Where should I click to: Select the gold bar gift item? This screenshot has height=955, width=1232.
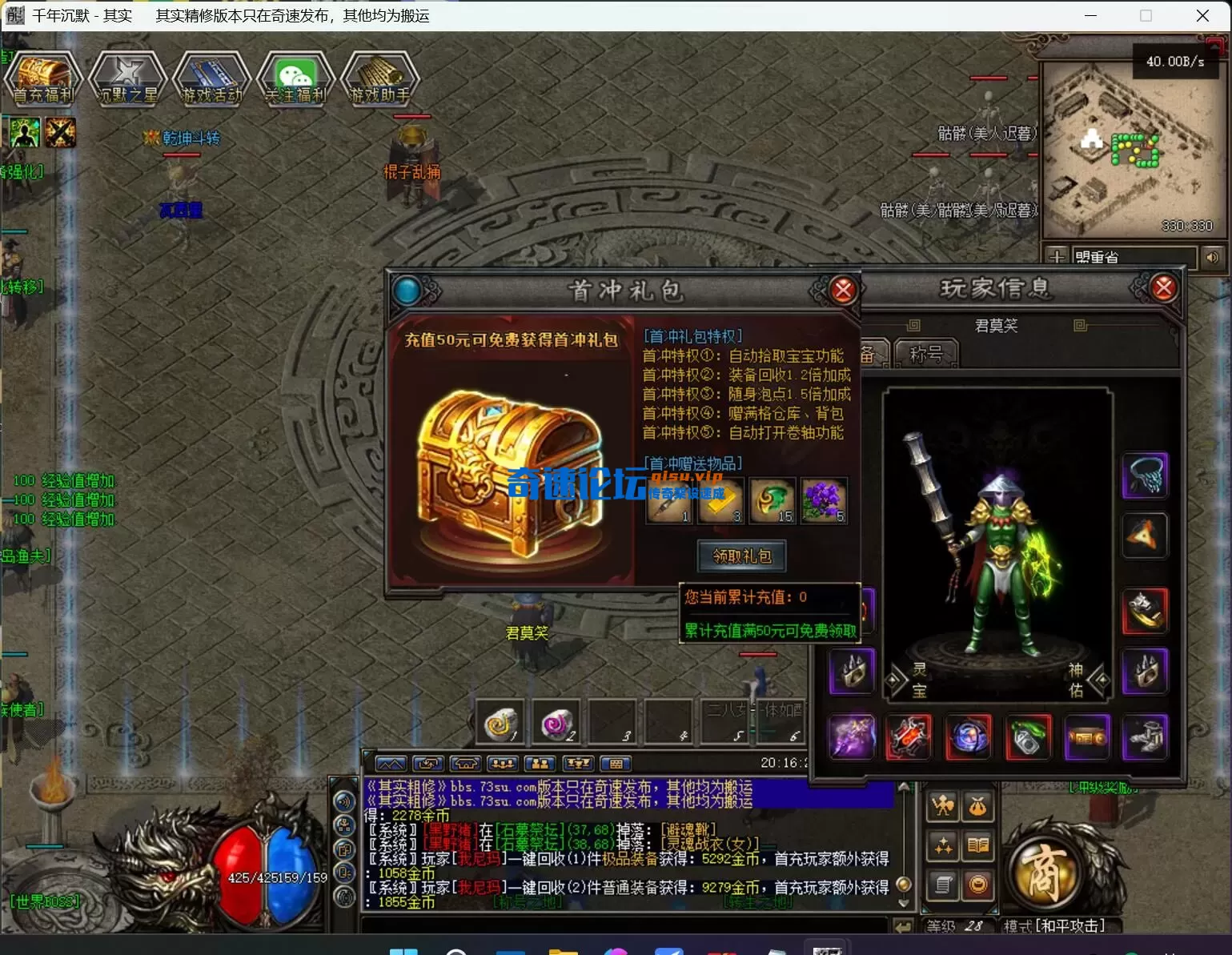pos(720,501)
